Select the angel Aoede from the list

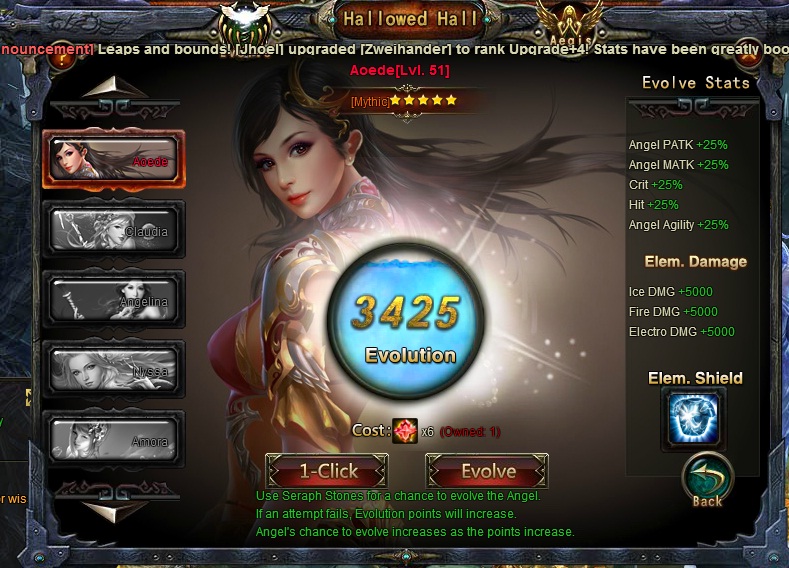pos(113,160)
